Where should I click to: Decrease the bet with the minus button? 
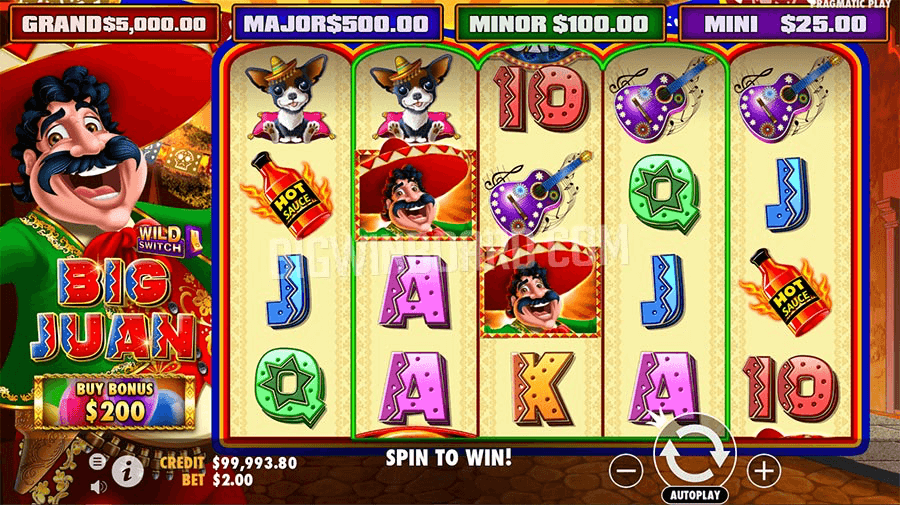(626, 470)
